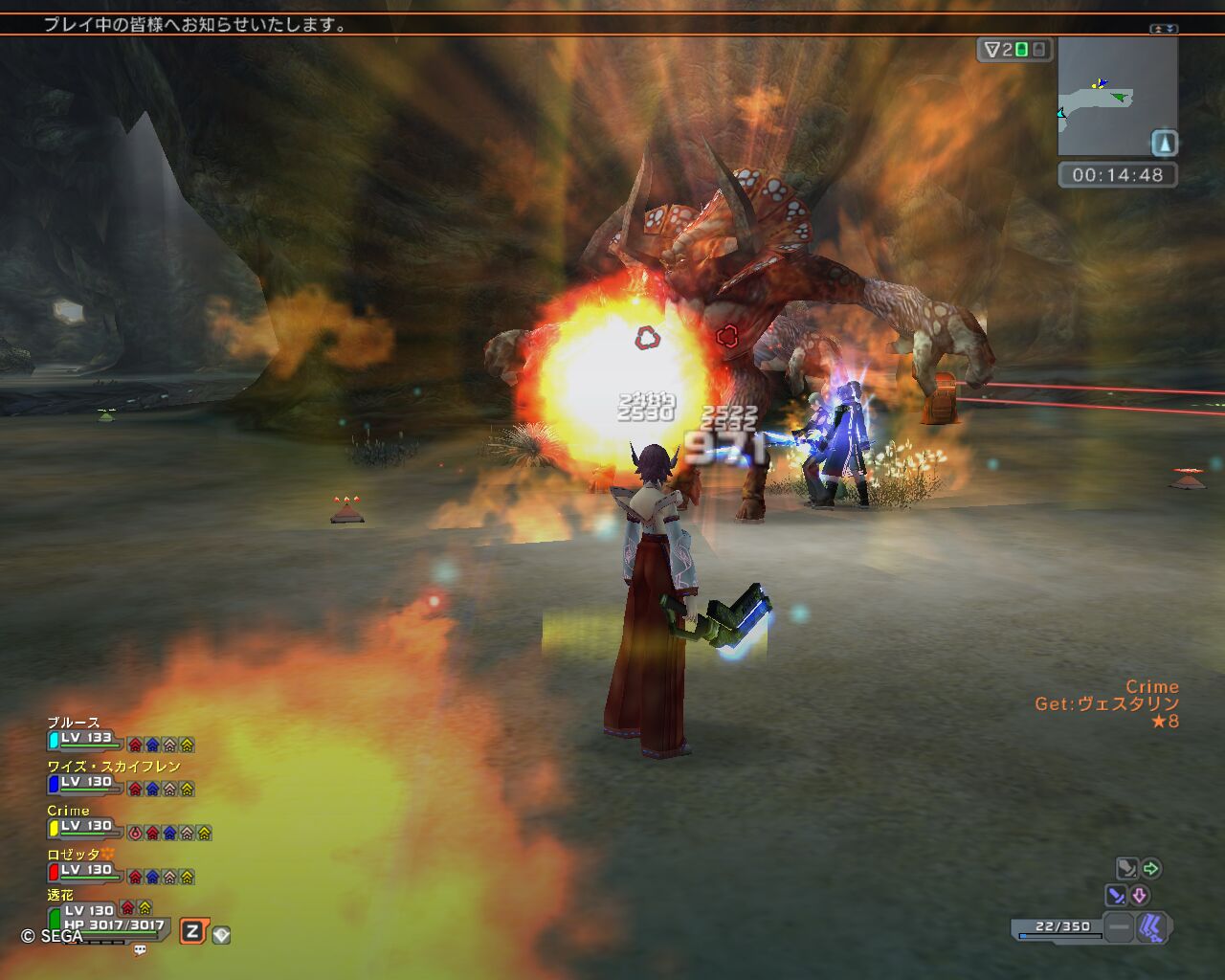Open the chat speech bubble icon

click(x=140, y=950)
